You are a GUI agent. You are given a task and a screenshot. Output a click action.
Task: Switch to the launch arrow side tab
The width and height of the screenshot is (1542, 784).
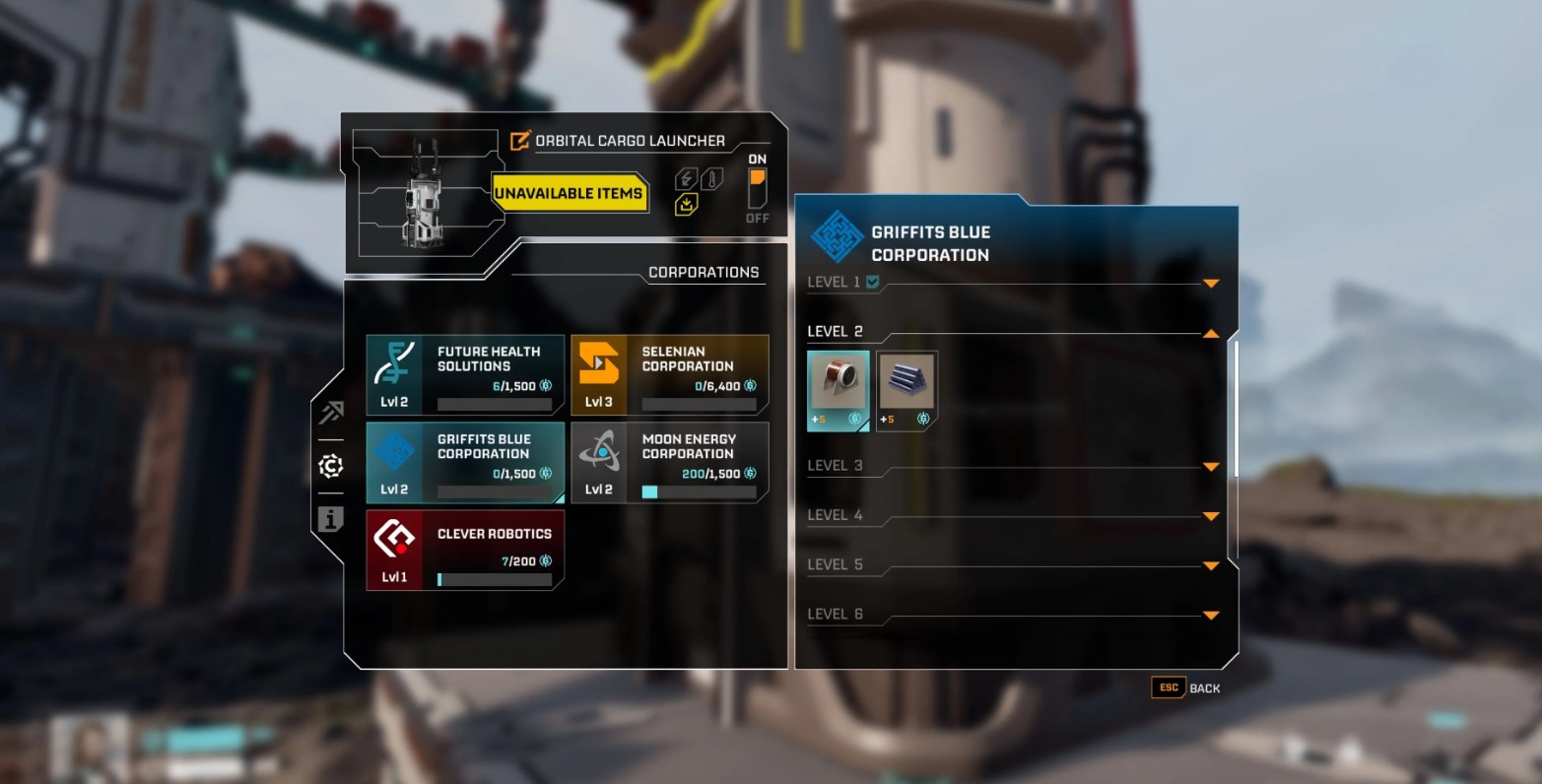(331, 413)
